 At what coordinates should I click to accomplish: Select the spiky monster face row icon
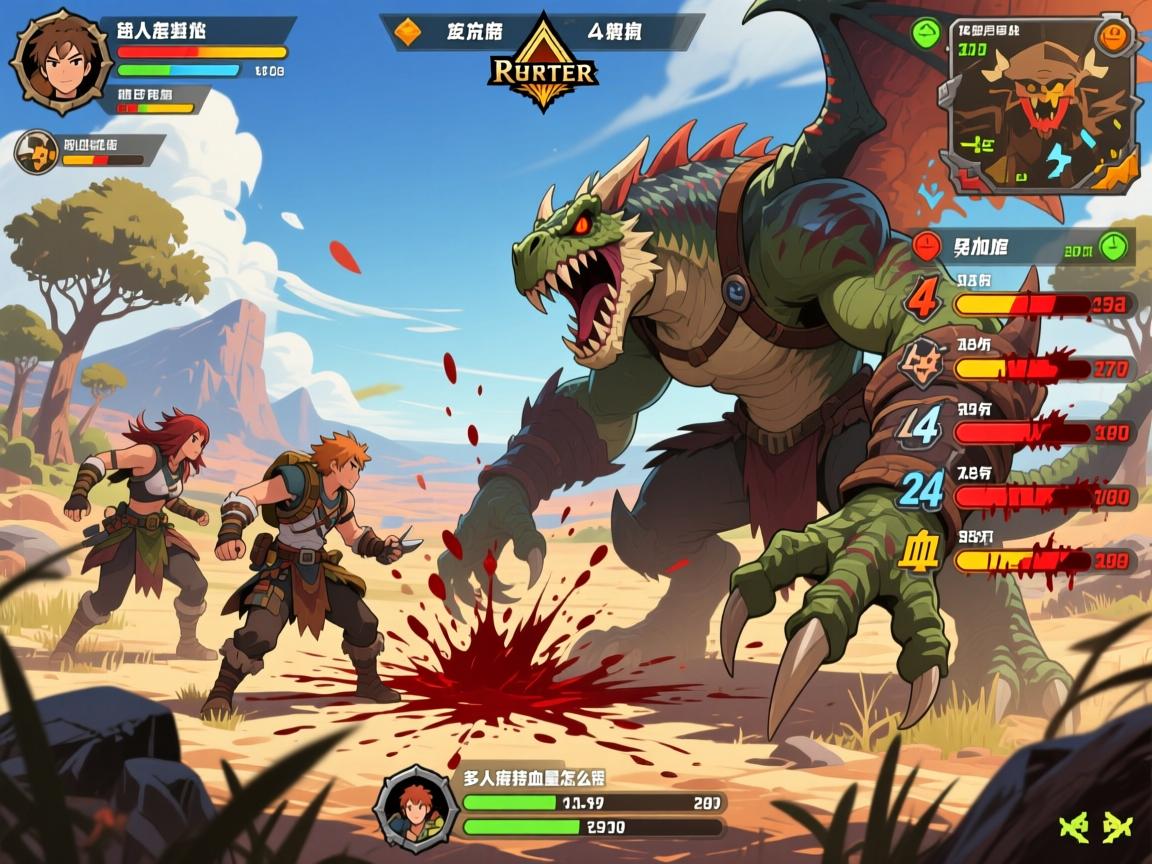pos(922,362)
